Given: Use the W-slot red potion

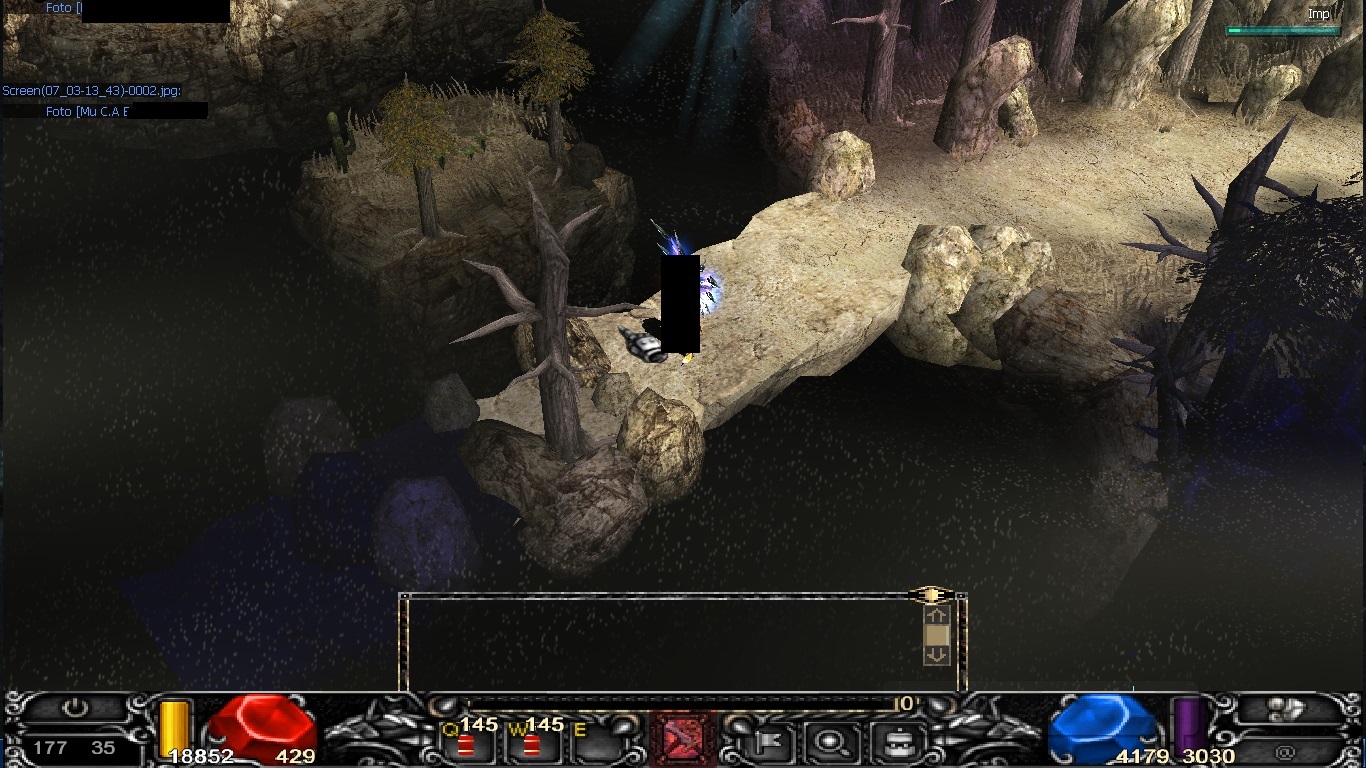Looking at the screenshot, I should (531, 745).
